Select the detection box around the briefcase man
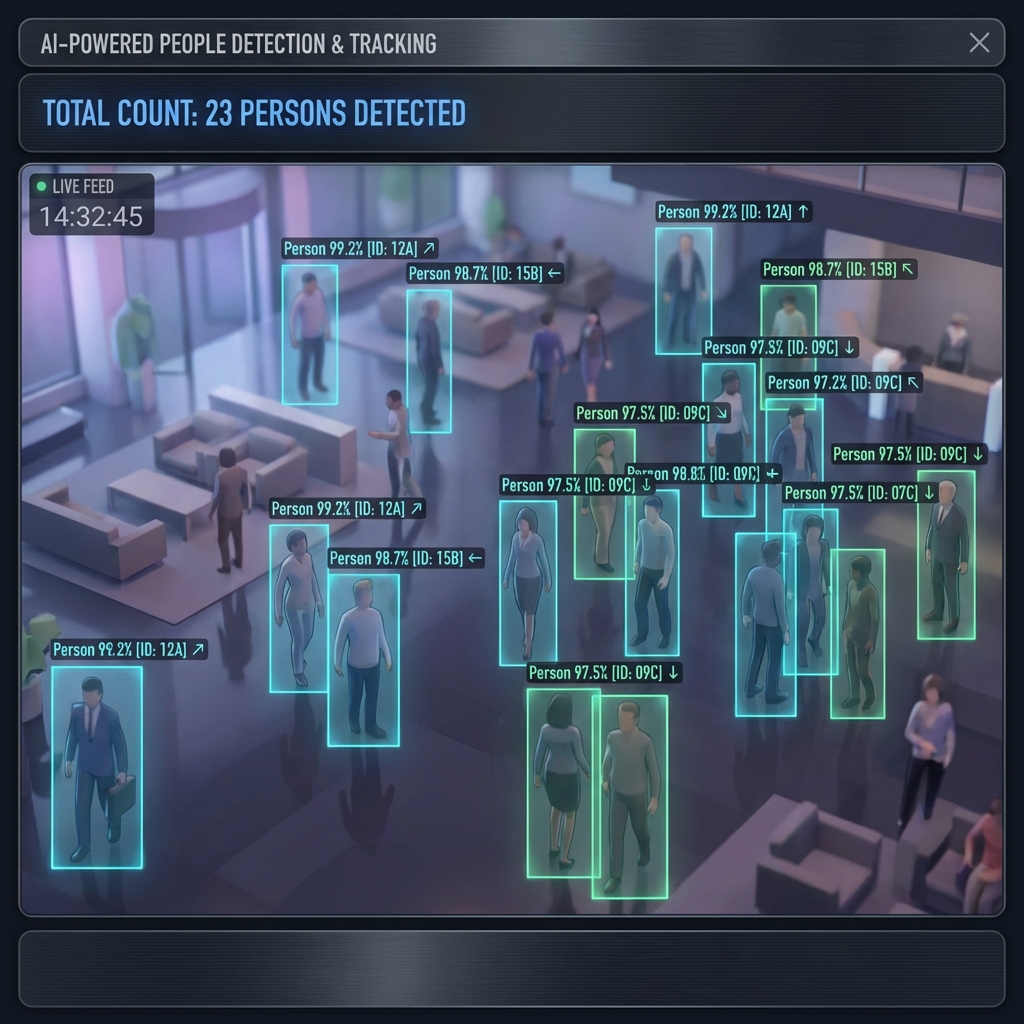 click(97, 766)
